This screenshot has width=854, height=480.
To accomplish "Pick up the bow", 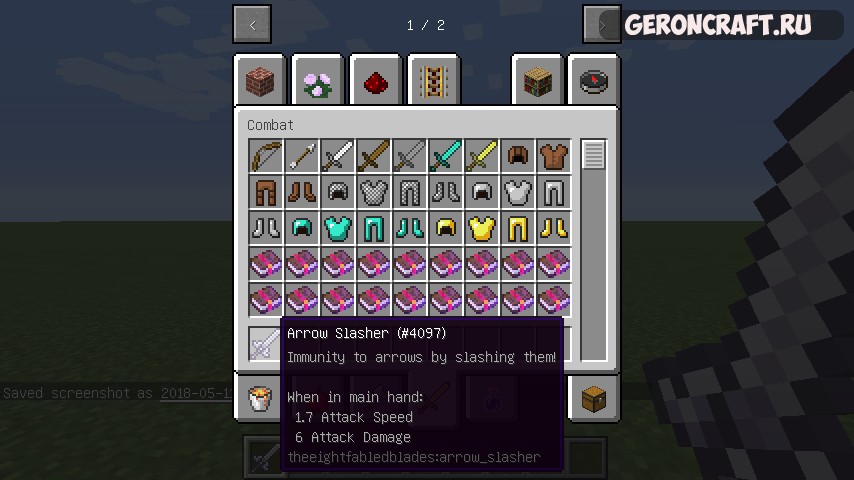I will [x=267, y=156].
